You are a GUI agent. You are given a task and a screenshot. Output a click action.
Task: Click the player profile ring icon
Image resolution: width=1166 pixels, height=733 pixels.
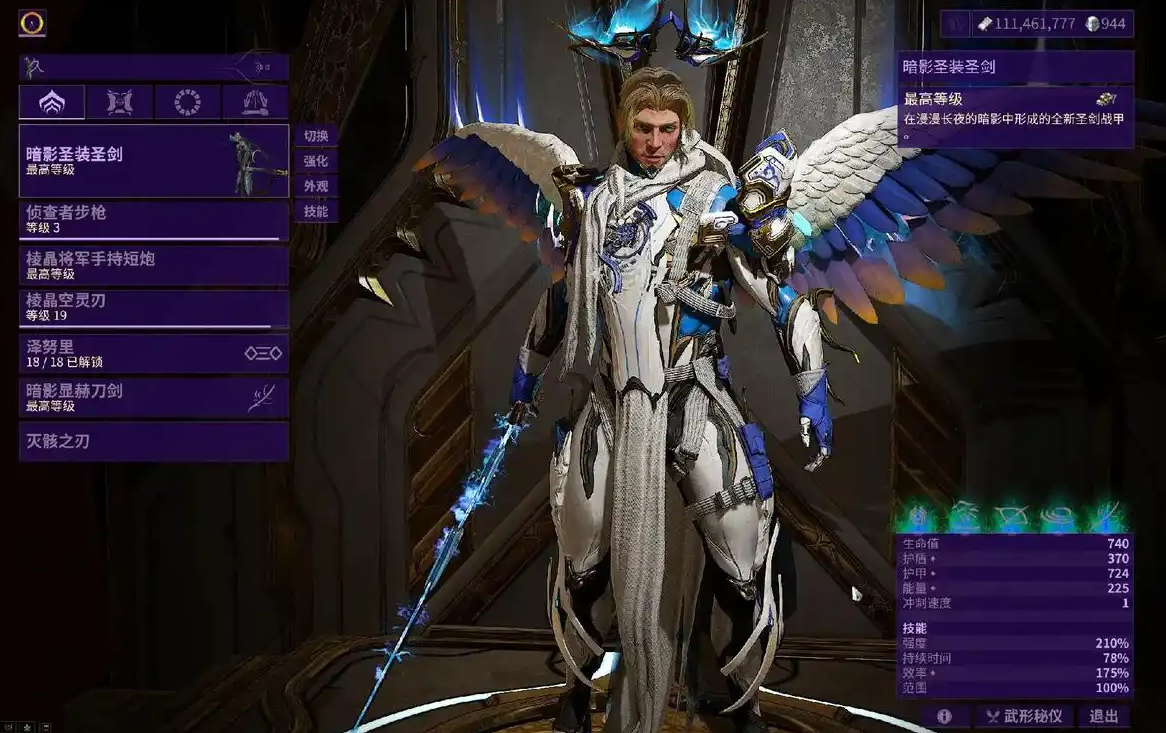(x=32, y=22)
